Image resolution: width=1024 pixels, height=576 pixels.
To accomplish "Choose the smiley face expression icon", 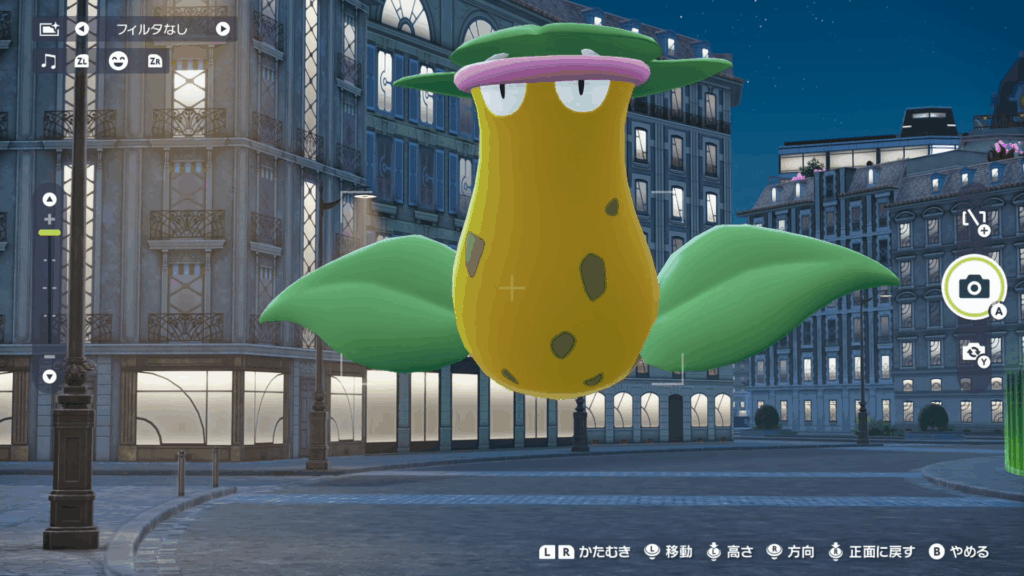I will pyautogui.click(x=118, y=61).
